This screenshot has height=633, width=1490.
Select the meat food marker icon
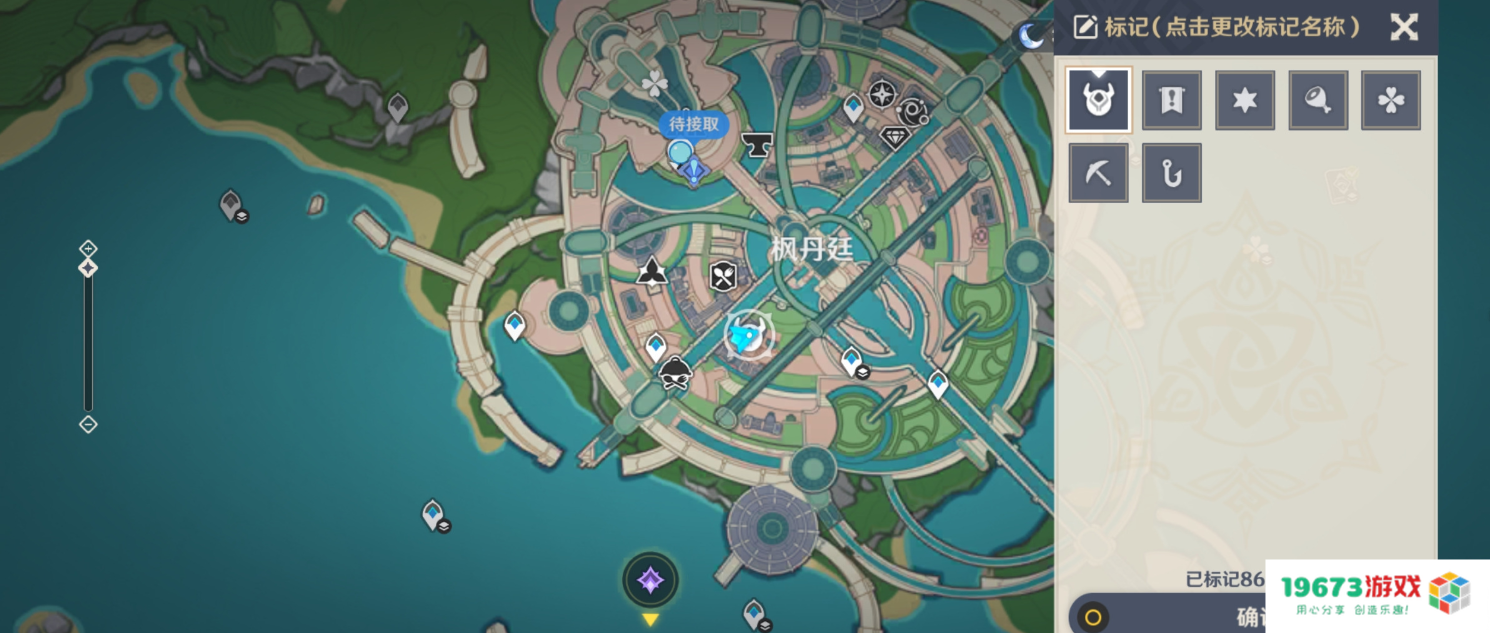point(1318,100)
